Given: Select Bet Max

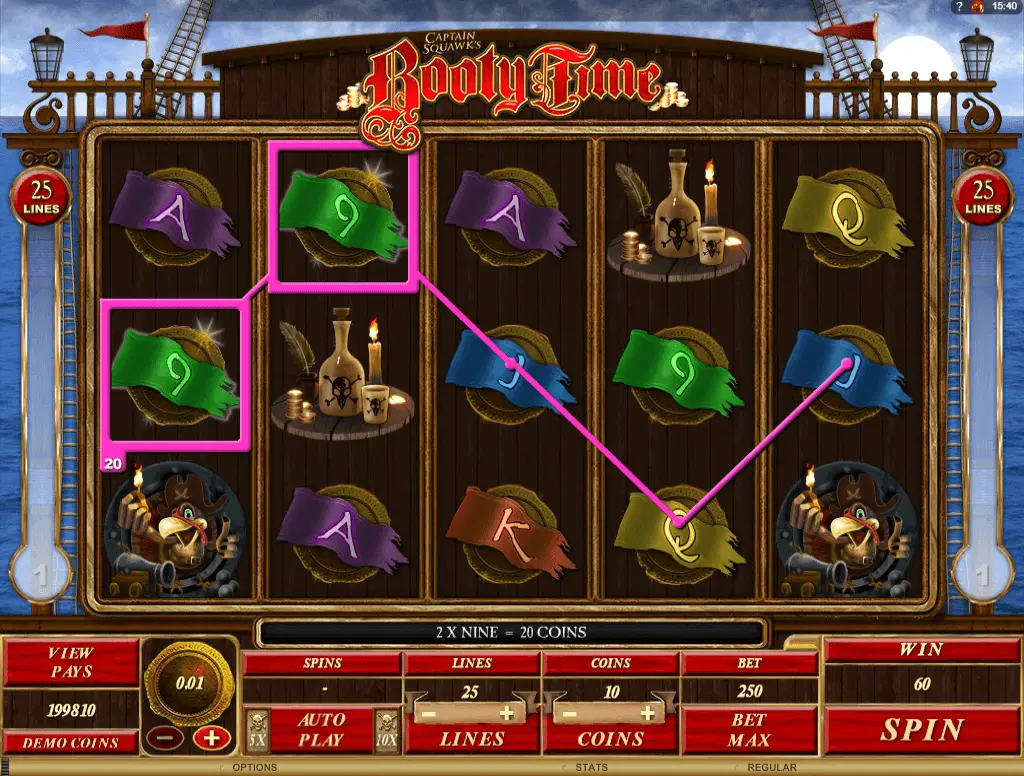Looking at the screenshot, I should [748, 730].
